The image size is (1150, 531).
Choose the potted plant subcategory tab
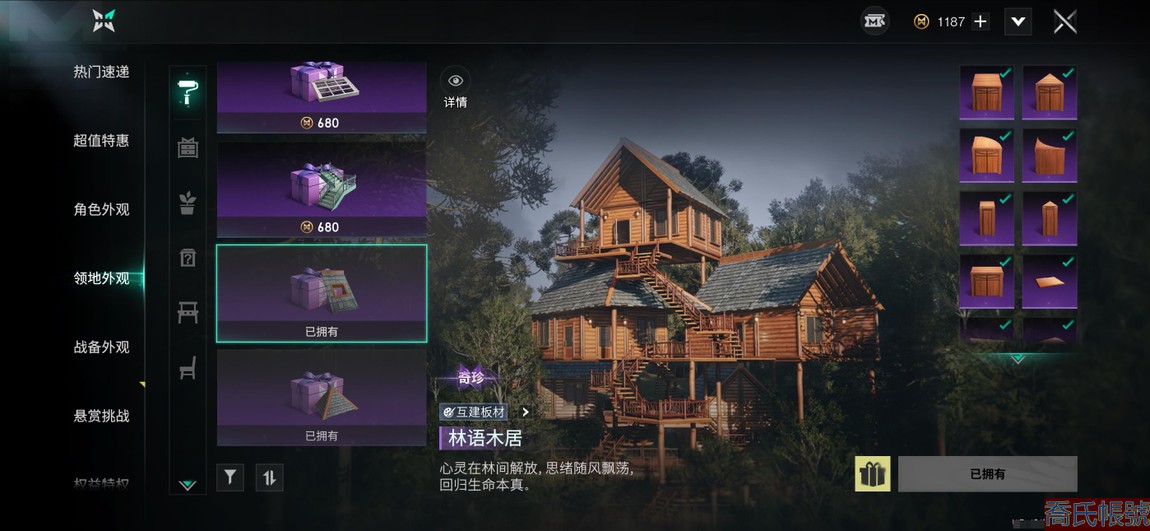[x=187, y=203]
